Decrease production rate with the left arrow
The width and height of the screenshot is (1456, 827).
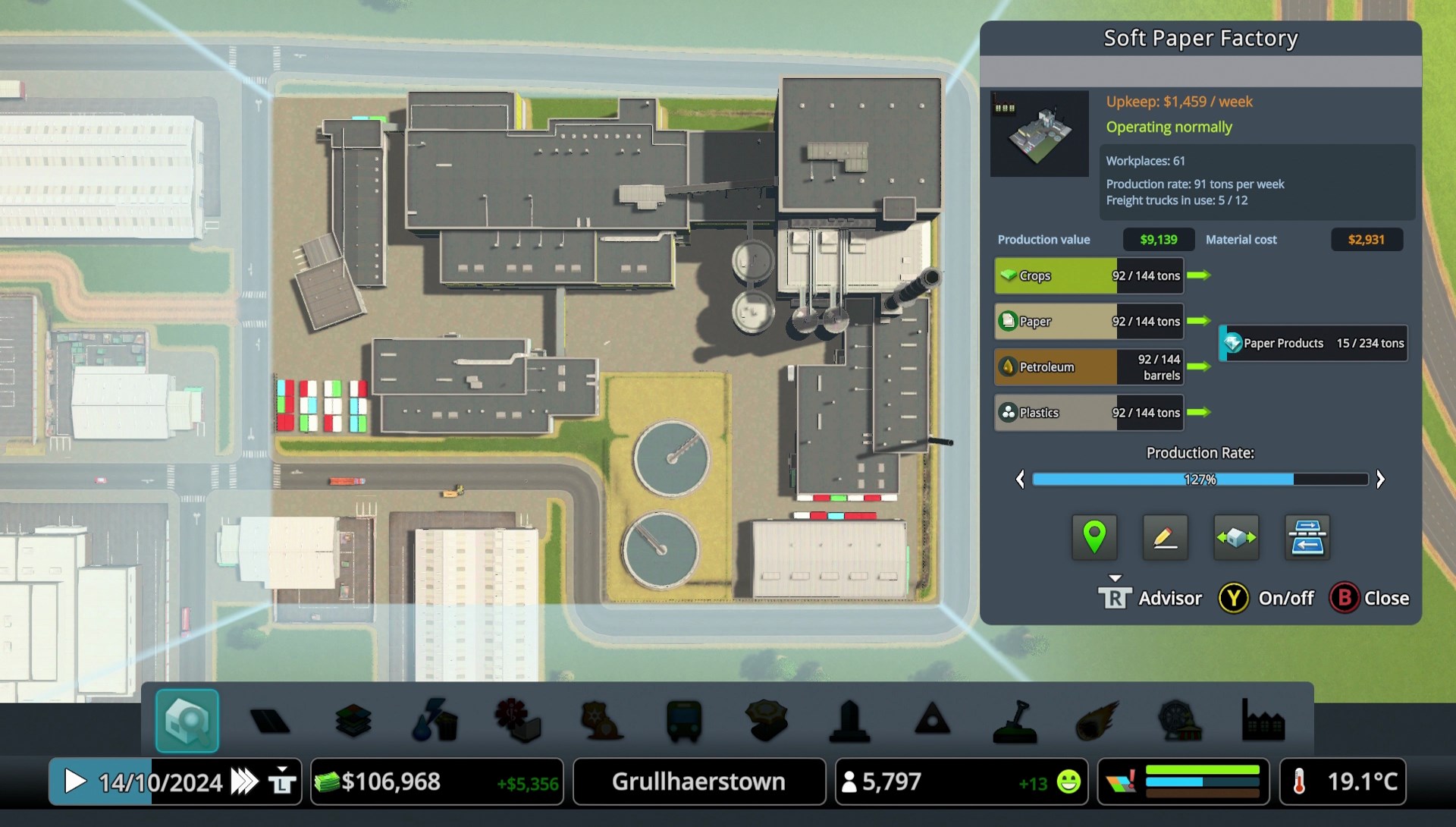point(1020,480)
